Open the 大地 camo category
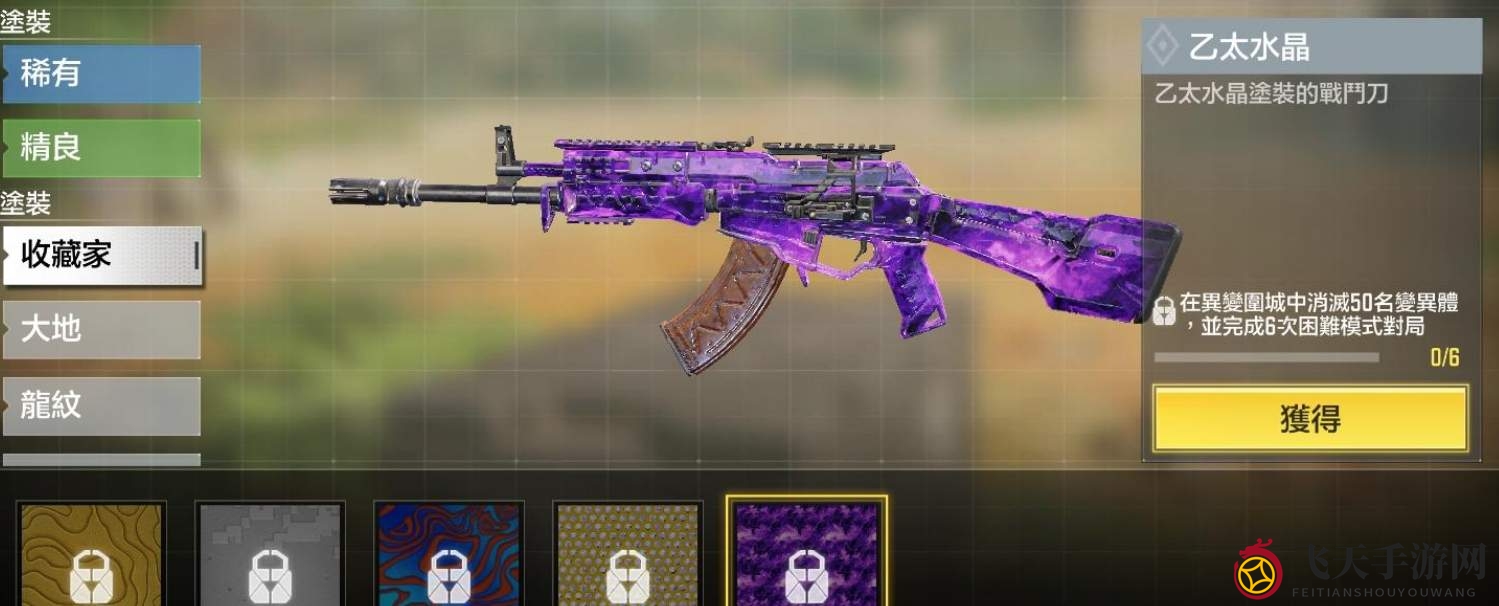 click(x=101, y=329)
